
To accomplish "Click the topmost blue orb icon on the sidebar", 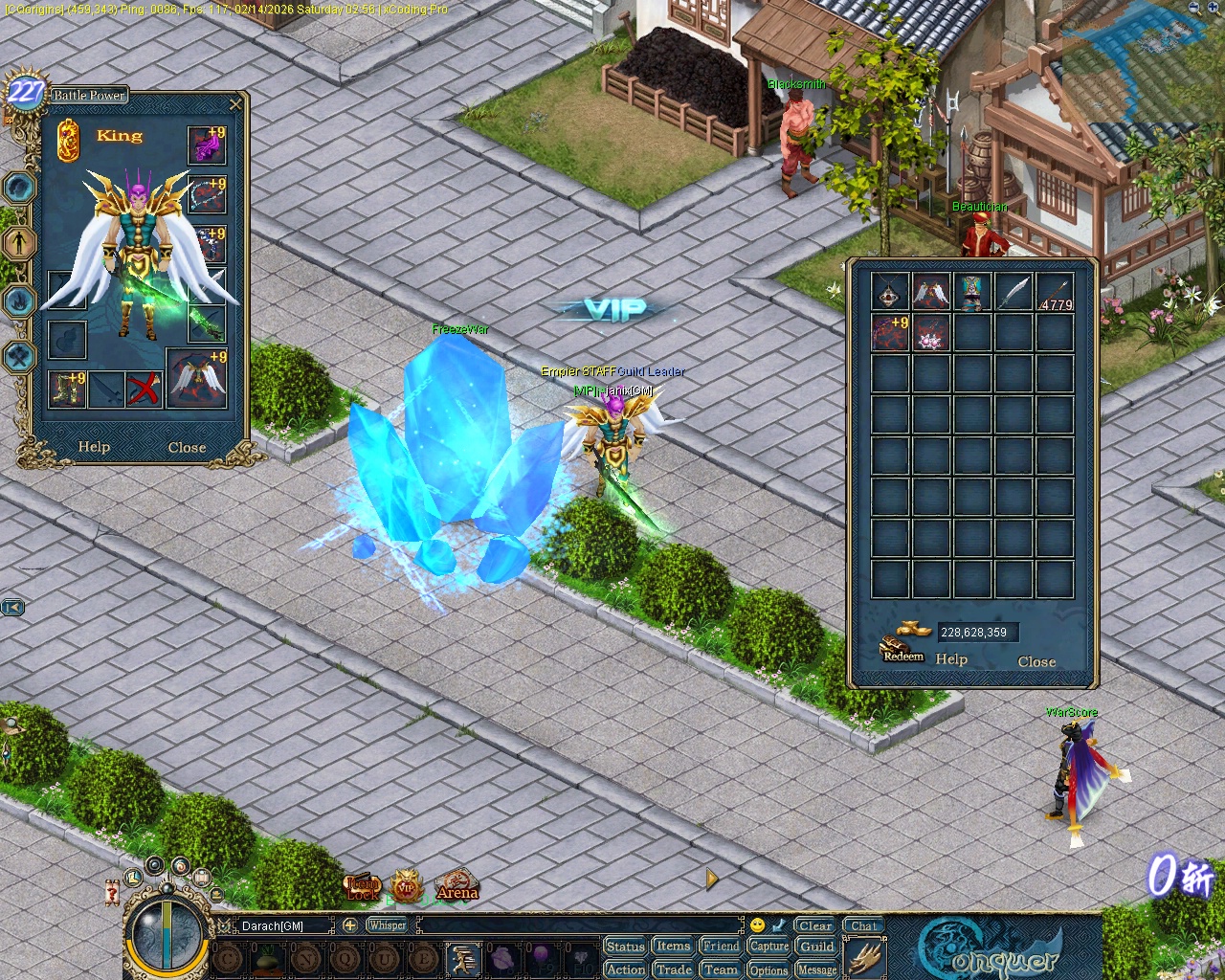I will pos(19,188).
